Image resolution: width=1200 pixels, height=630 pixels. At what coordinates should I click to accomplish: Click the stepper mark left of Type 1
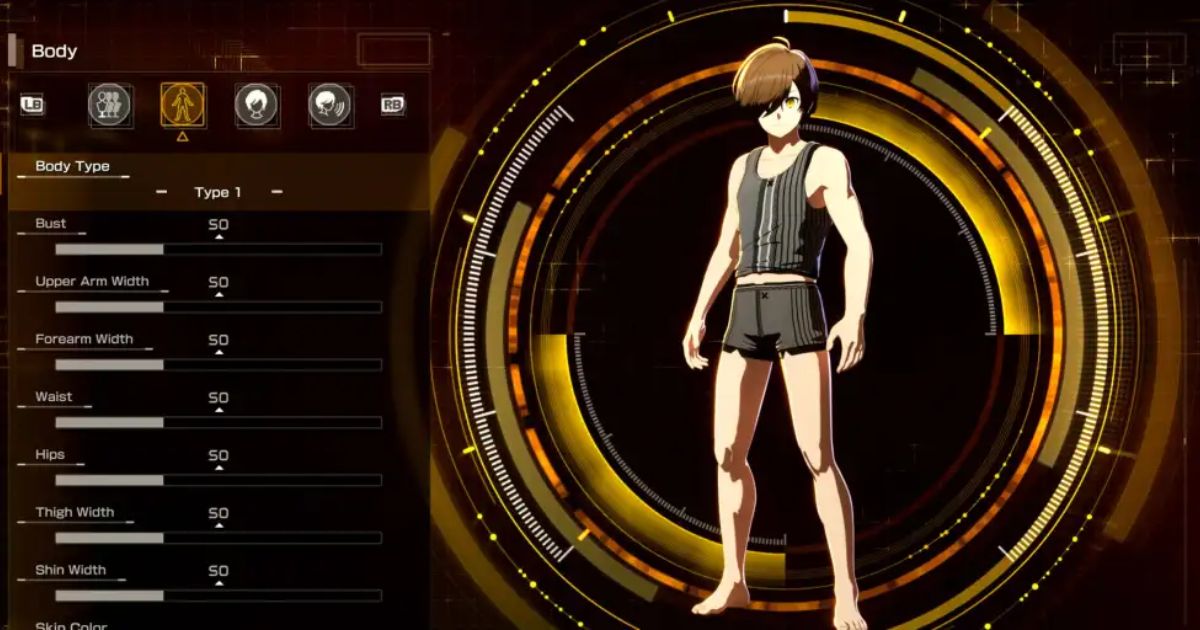[x=161, y=192]
